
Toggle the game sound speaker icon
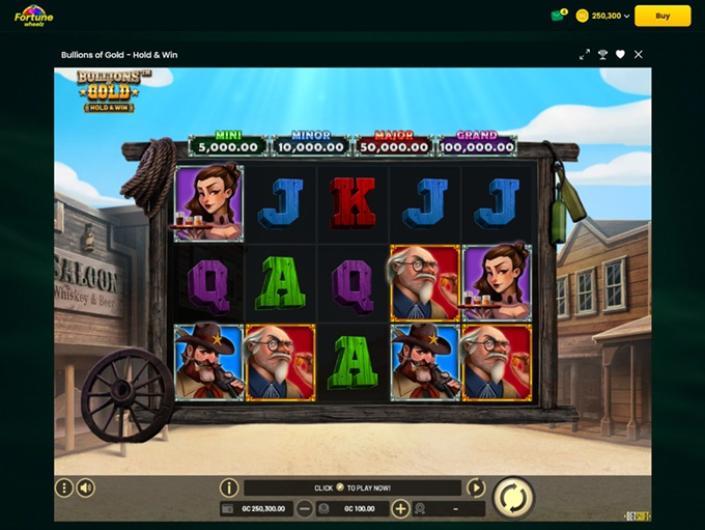(86, 488)
